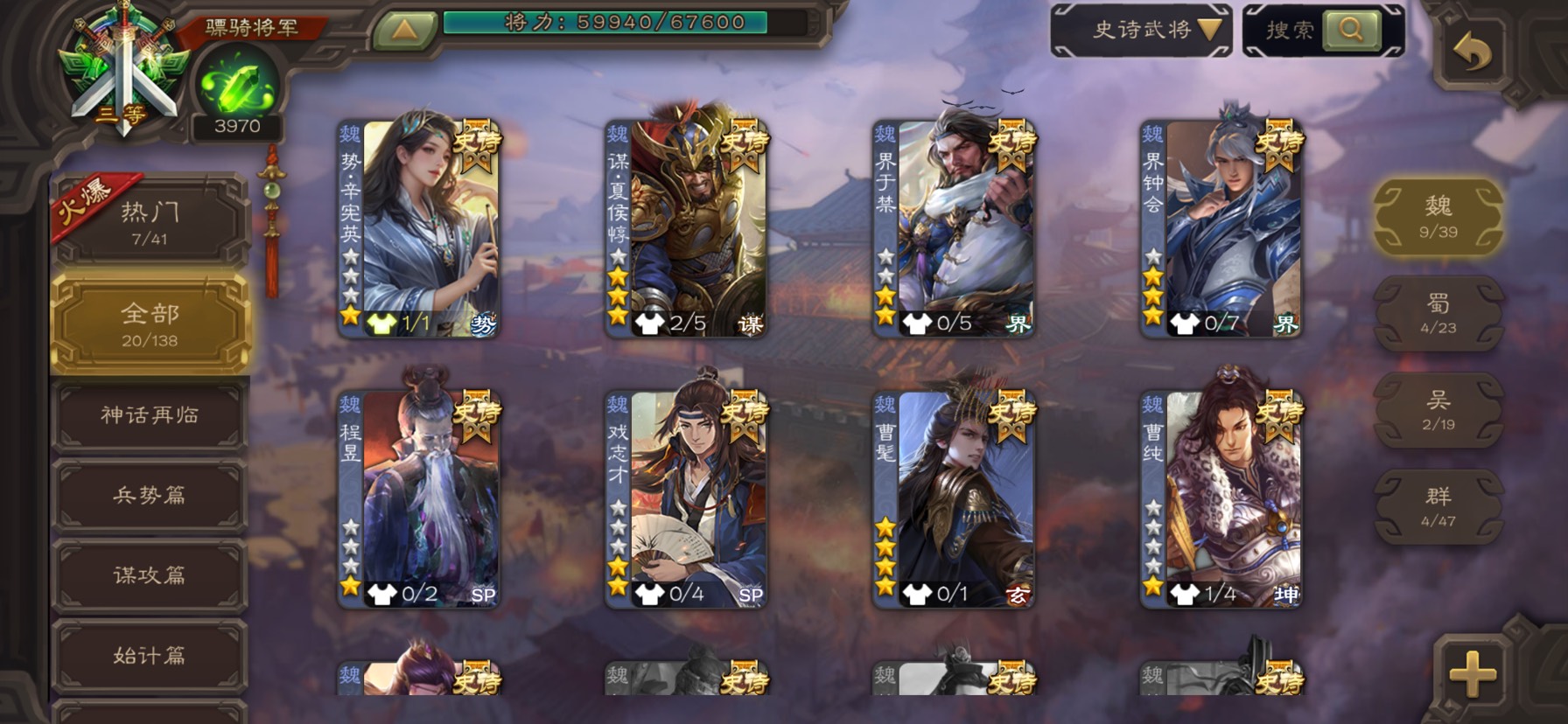This screenshot has height=724, width=1568.
Task: Open the 神话再临 category
Action: [x=150, y=414]
